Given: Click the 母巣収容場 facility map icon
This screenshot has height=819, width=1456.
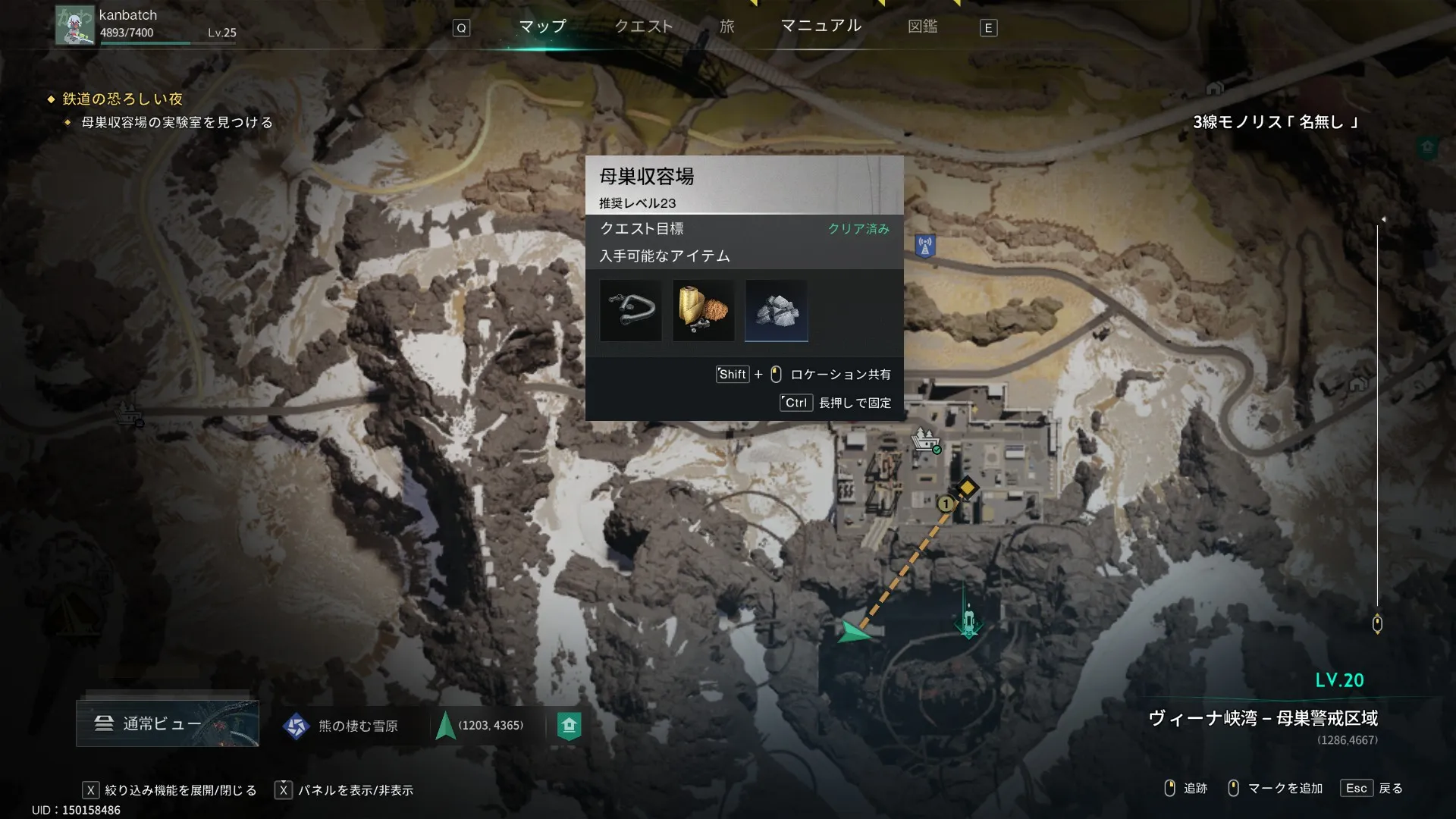Looking at the screenshot, I should tap(924, 440).
